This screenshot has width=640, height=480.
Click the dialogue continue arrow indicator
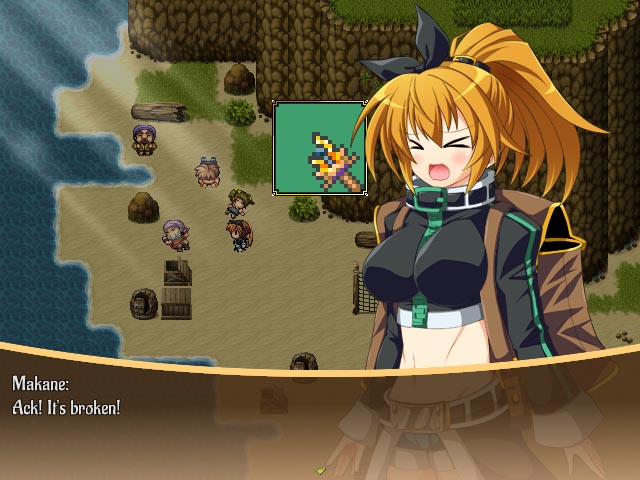click(x=320, y=469)
